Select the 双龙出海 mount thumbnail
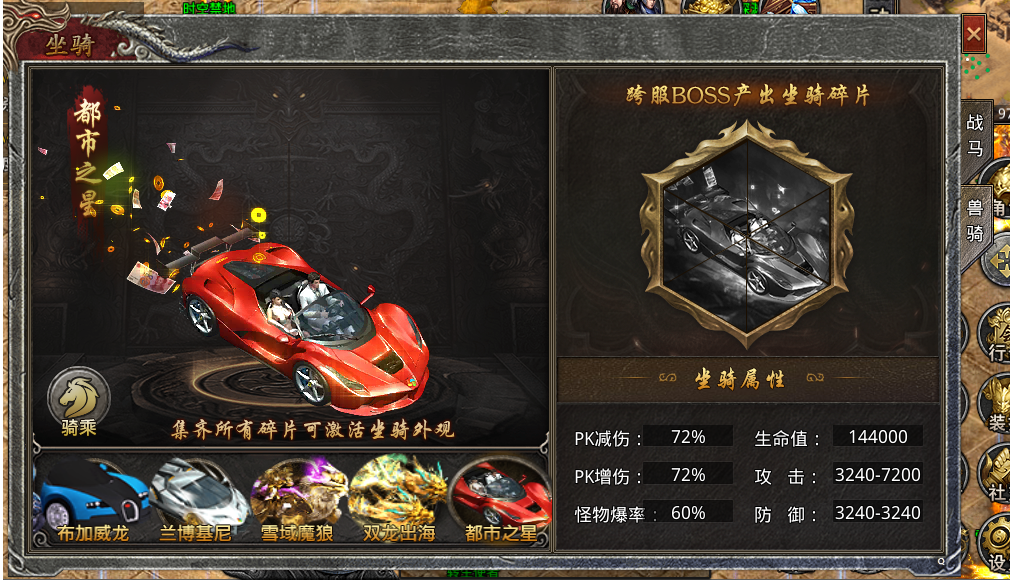 pyautogui.click(x=398, y=500)
